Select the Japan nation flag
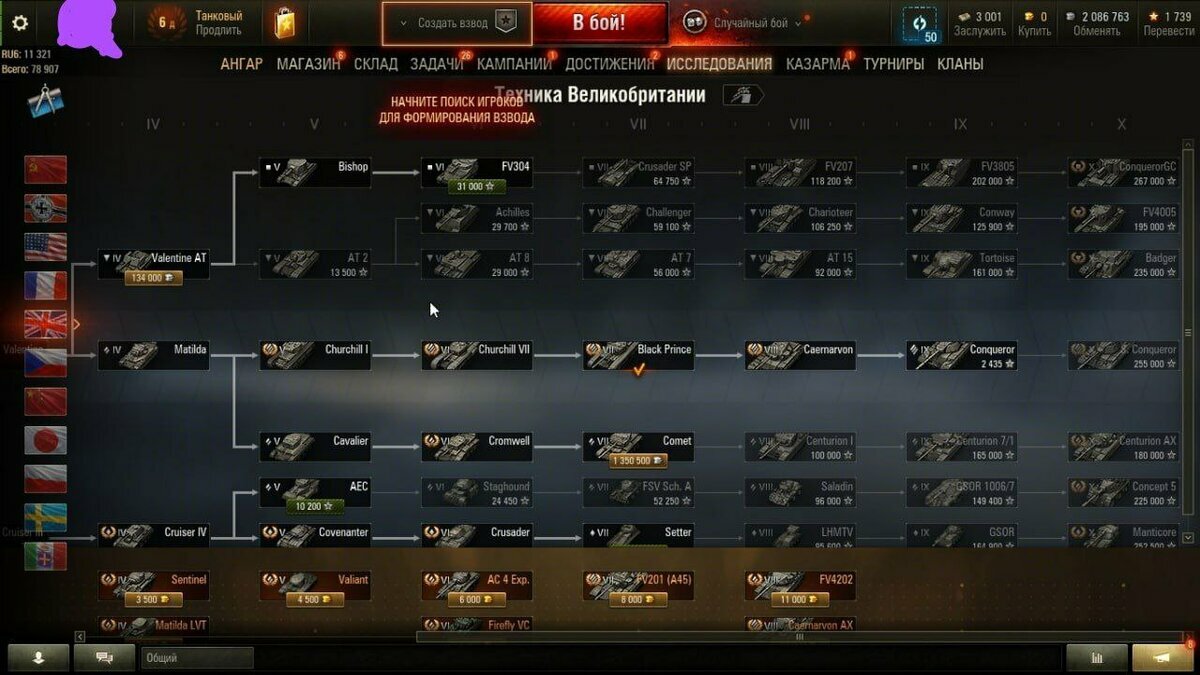1200x675 pixels. pyautogui.click(x=46, y=440)
